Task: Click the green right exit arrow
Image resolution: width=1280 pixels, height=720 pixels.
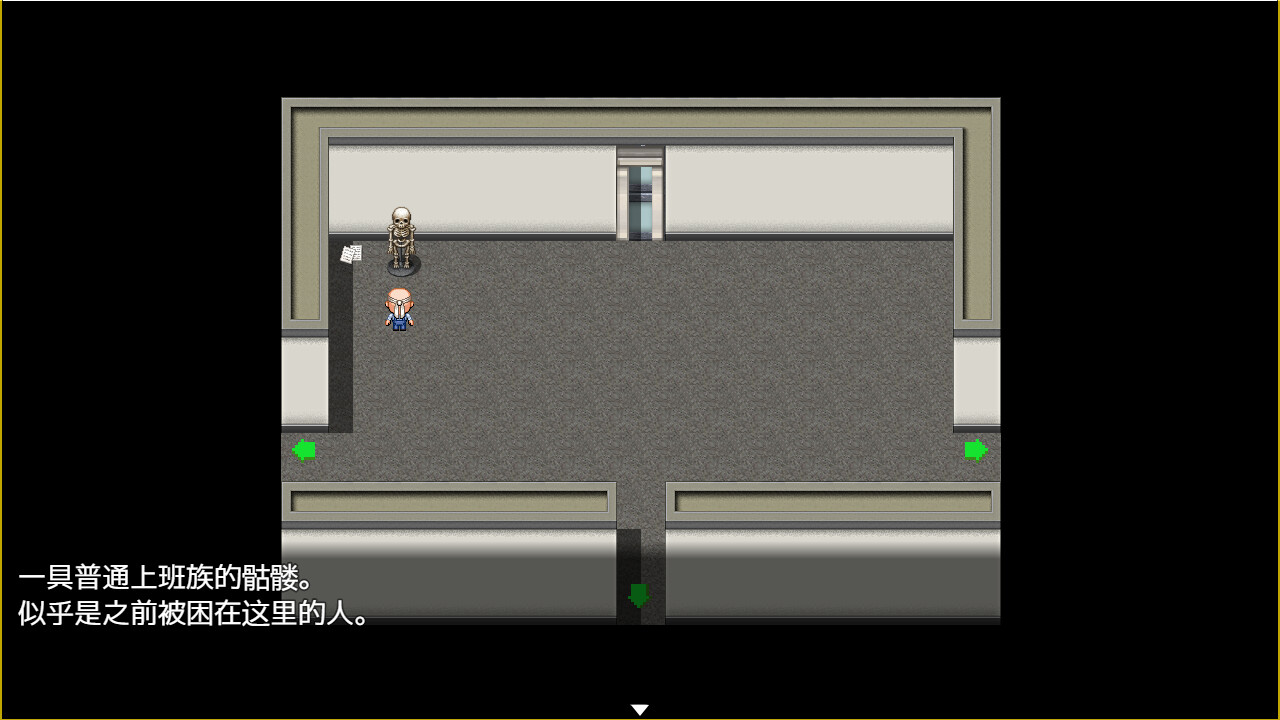Action: click(x=977, y=451)
